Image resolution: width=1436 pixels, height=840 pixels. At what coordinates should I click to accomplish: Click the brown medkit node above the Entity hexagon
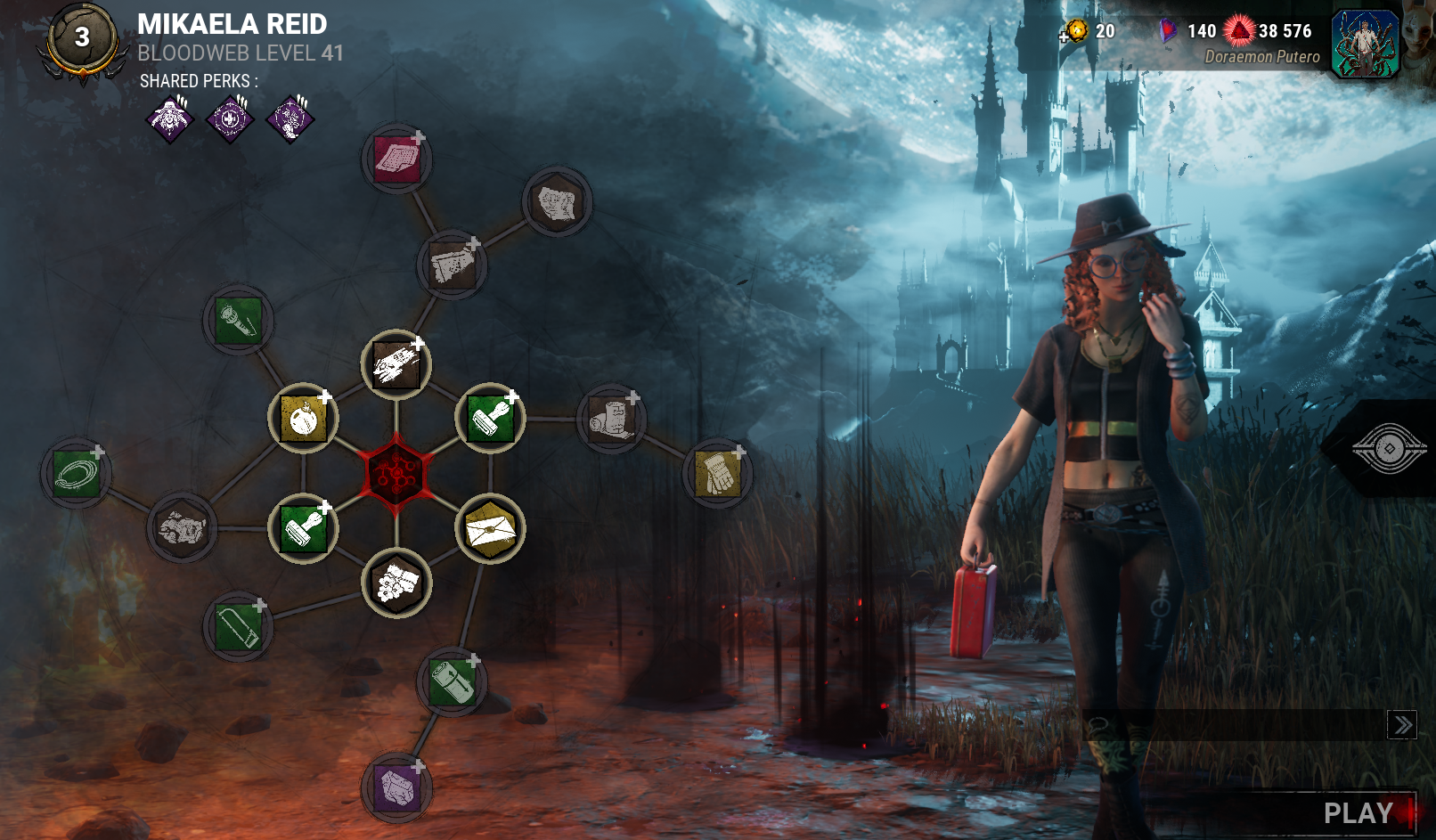point(396,365)
